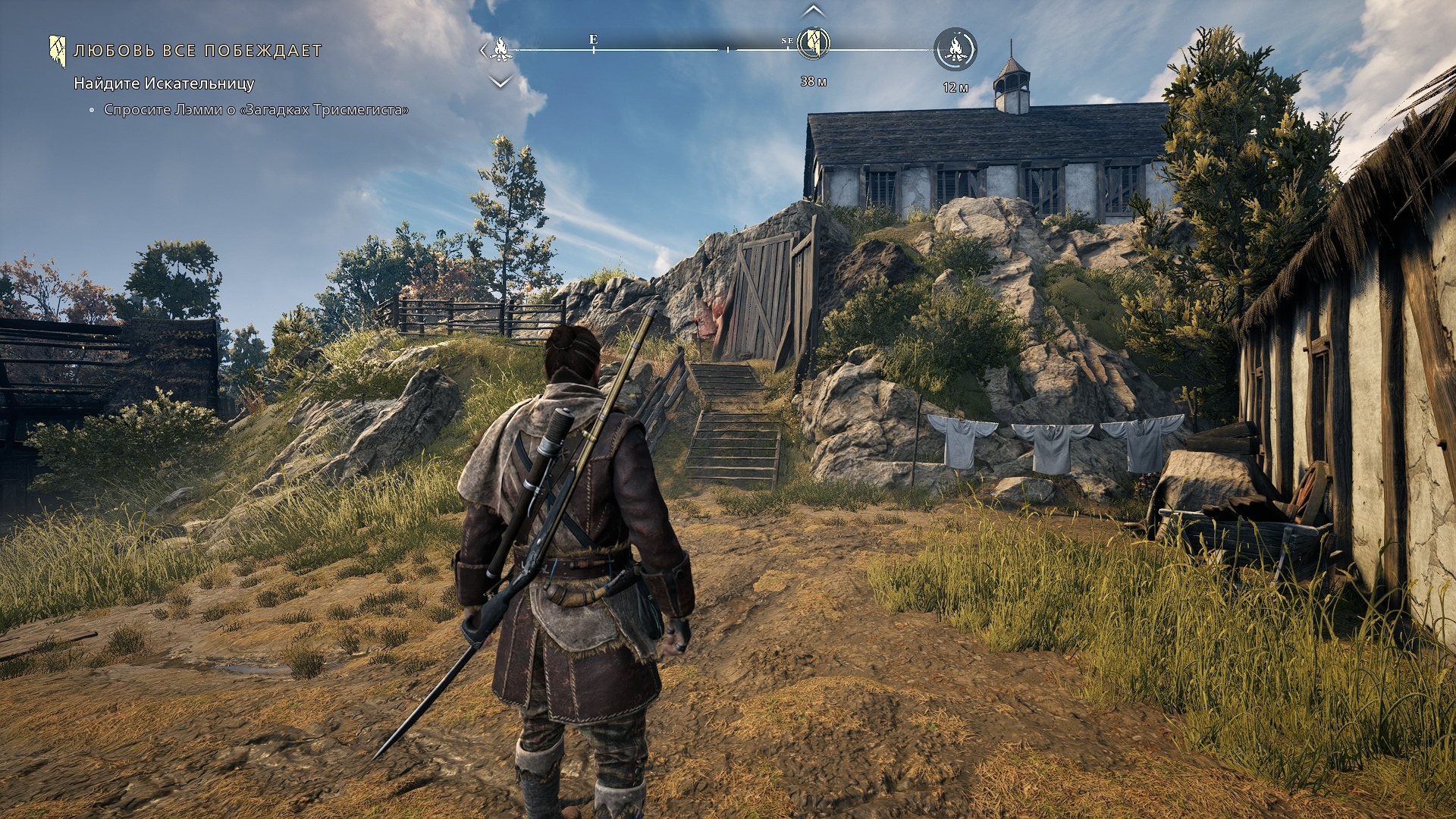Click the objective "Найдите Искательницу"
Image resolution: width=1456 pixels, height=819 pixels.
tap(164, 83)
